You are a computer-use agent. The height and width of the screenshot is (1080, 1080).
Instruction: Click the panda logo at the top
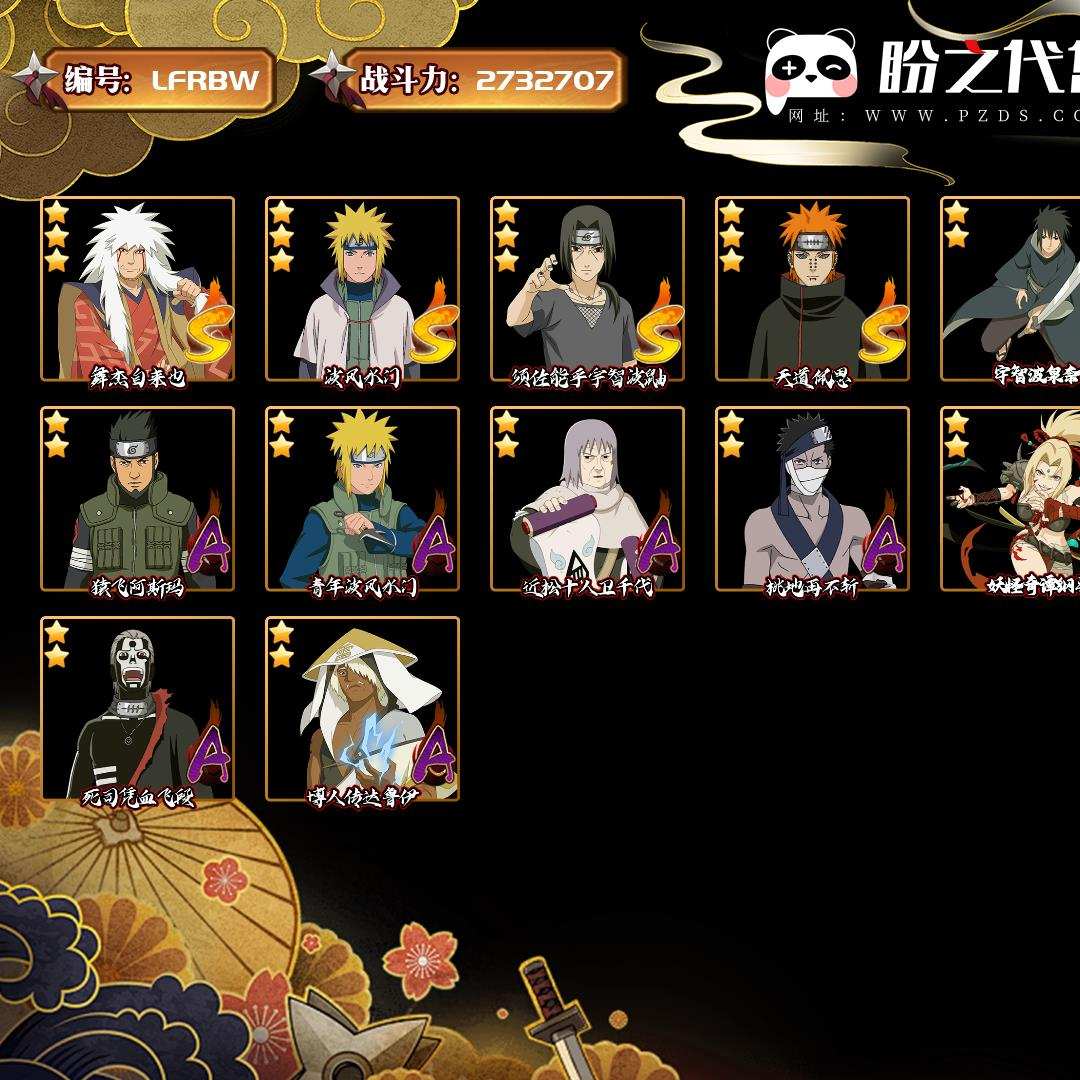pyautogui.click(x=811, y=69)
